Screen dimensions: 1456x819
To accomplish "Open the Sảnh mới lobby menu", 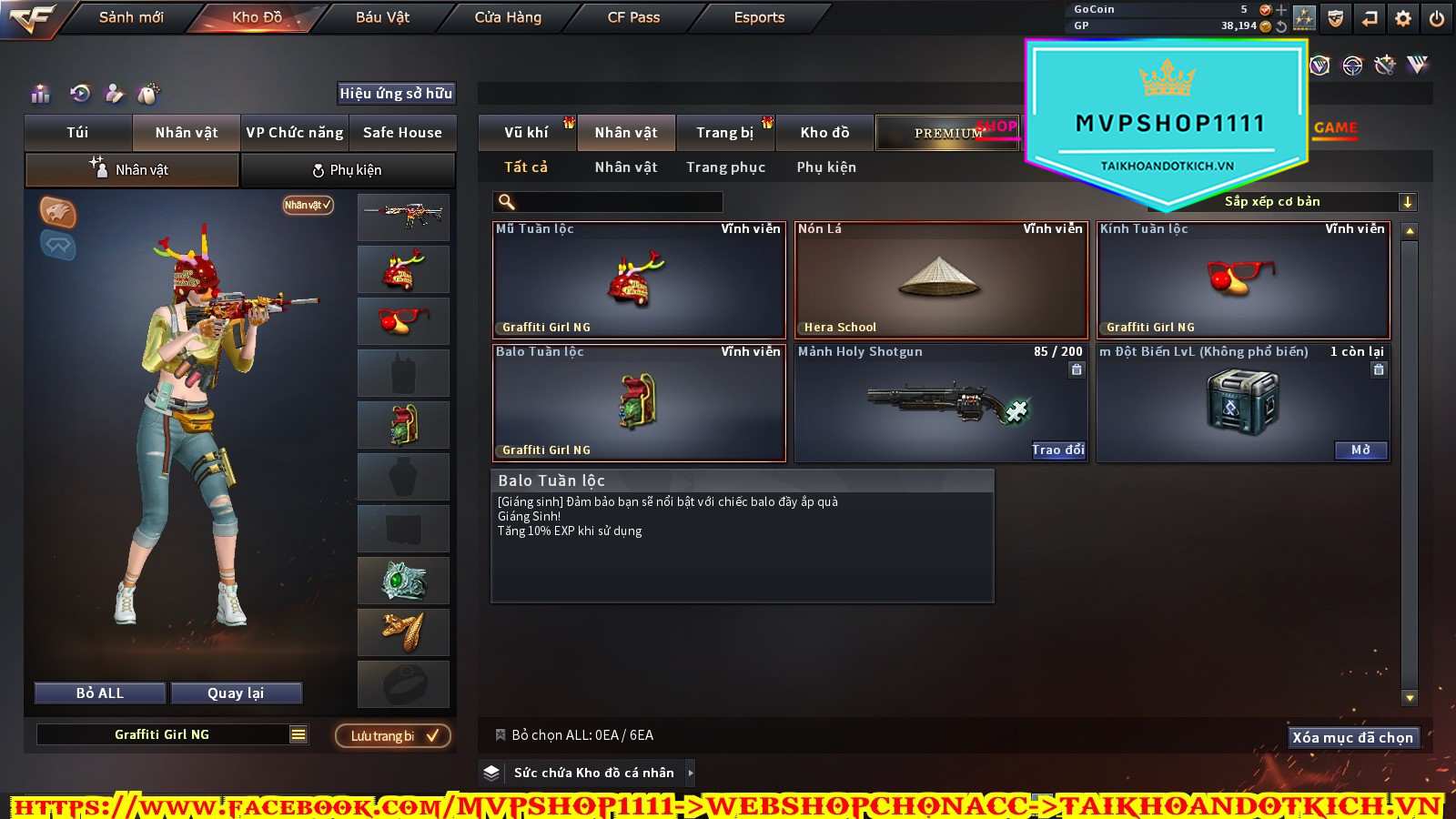I will [x=131, y=17].
